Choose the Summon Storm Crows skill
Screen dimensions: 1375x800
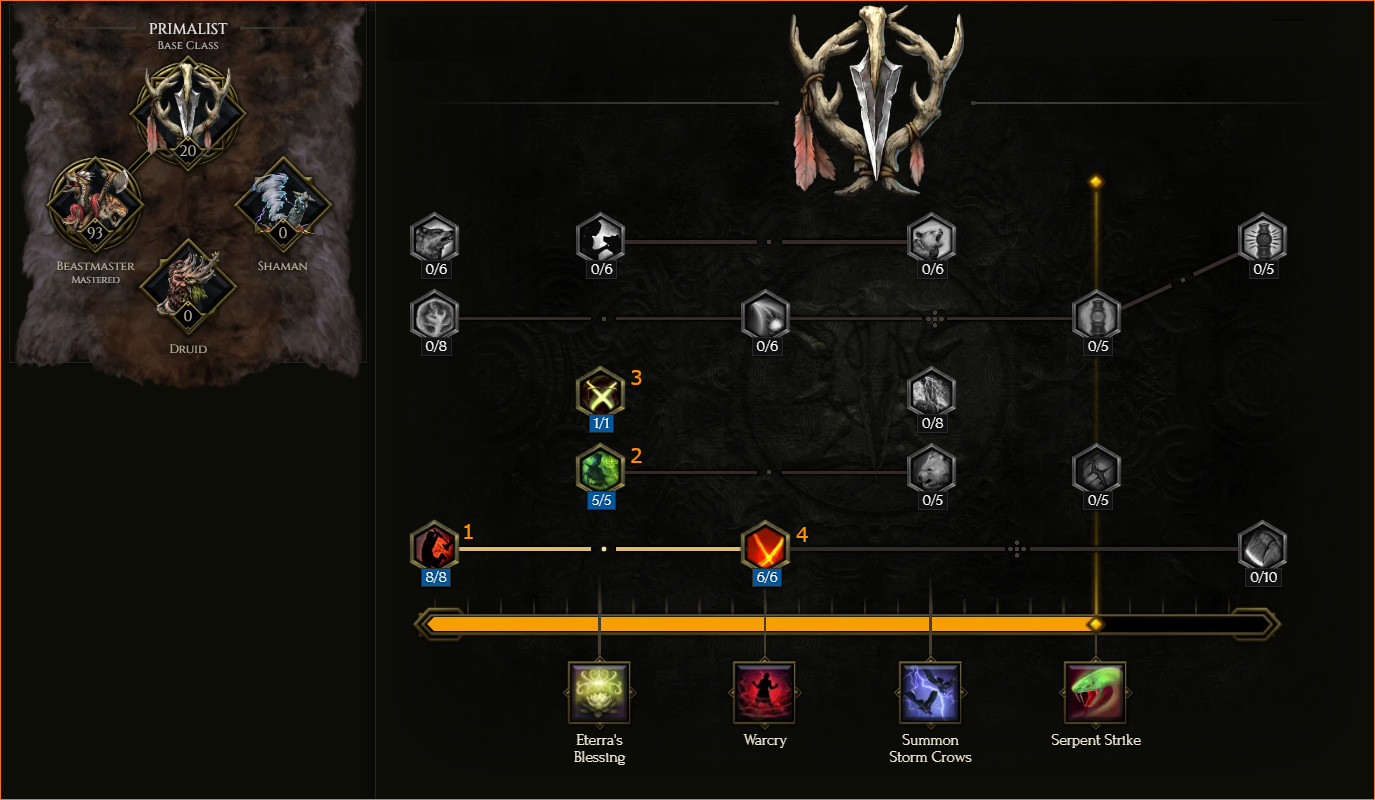[931, 692]
